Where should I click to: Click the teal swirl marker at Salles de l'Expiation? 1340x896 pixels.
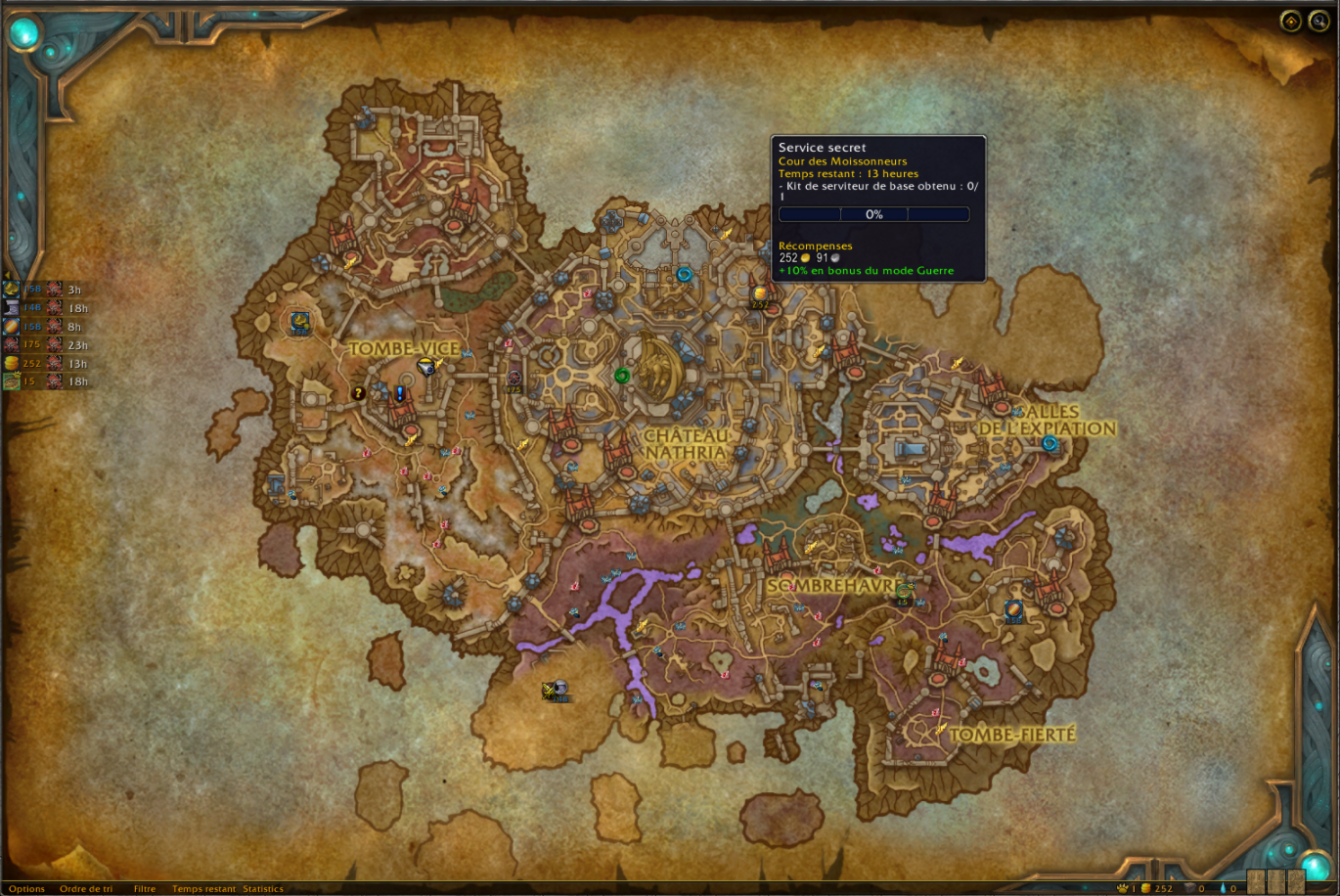click(1050, 443)
